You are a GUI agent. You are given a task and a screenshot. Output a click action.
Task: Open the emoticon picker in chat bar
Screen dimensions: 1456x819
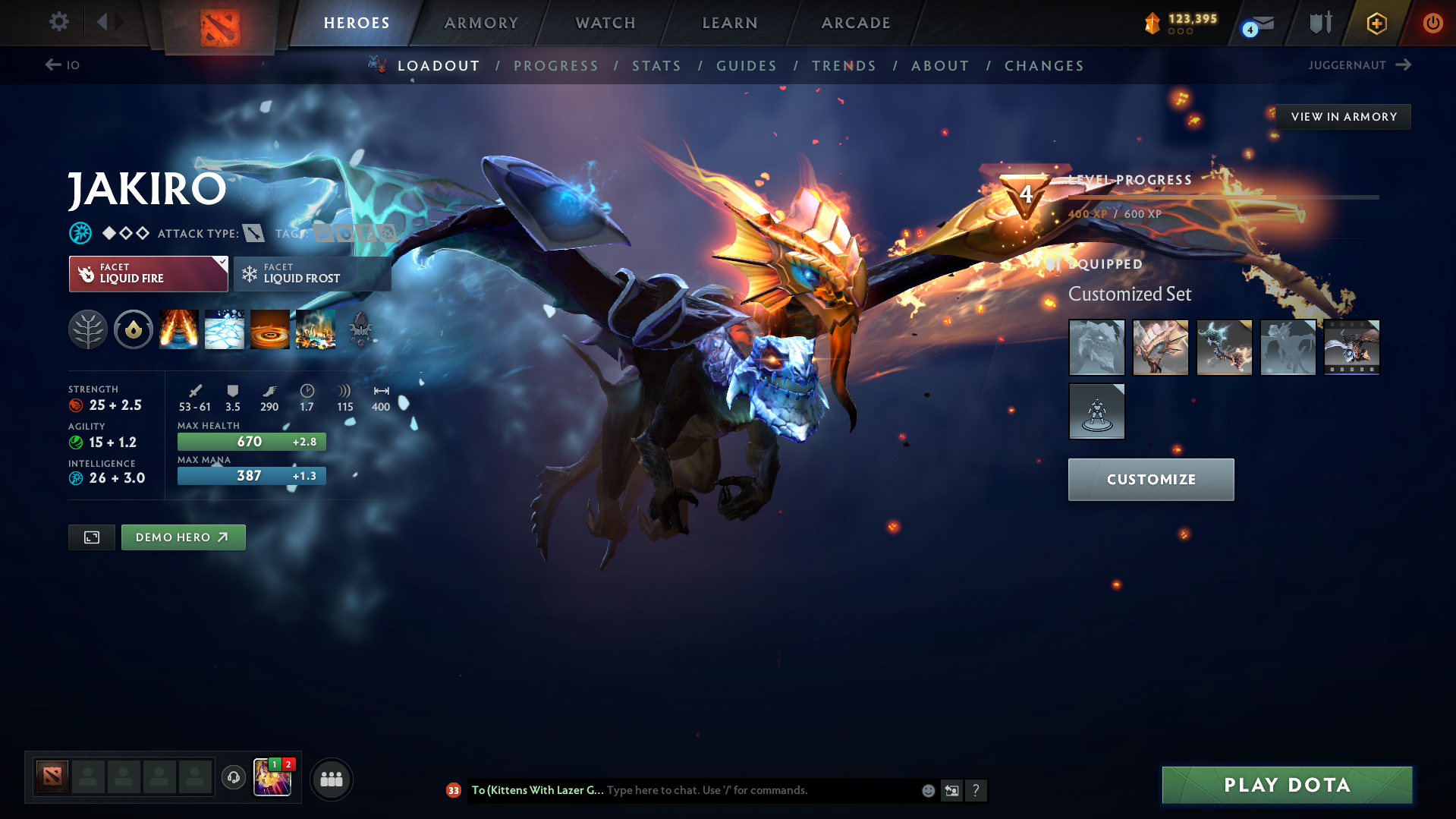coord(927,790)
